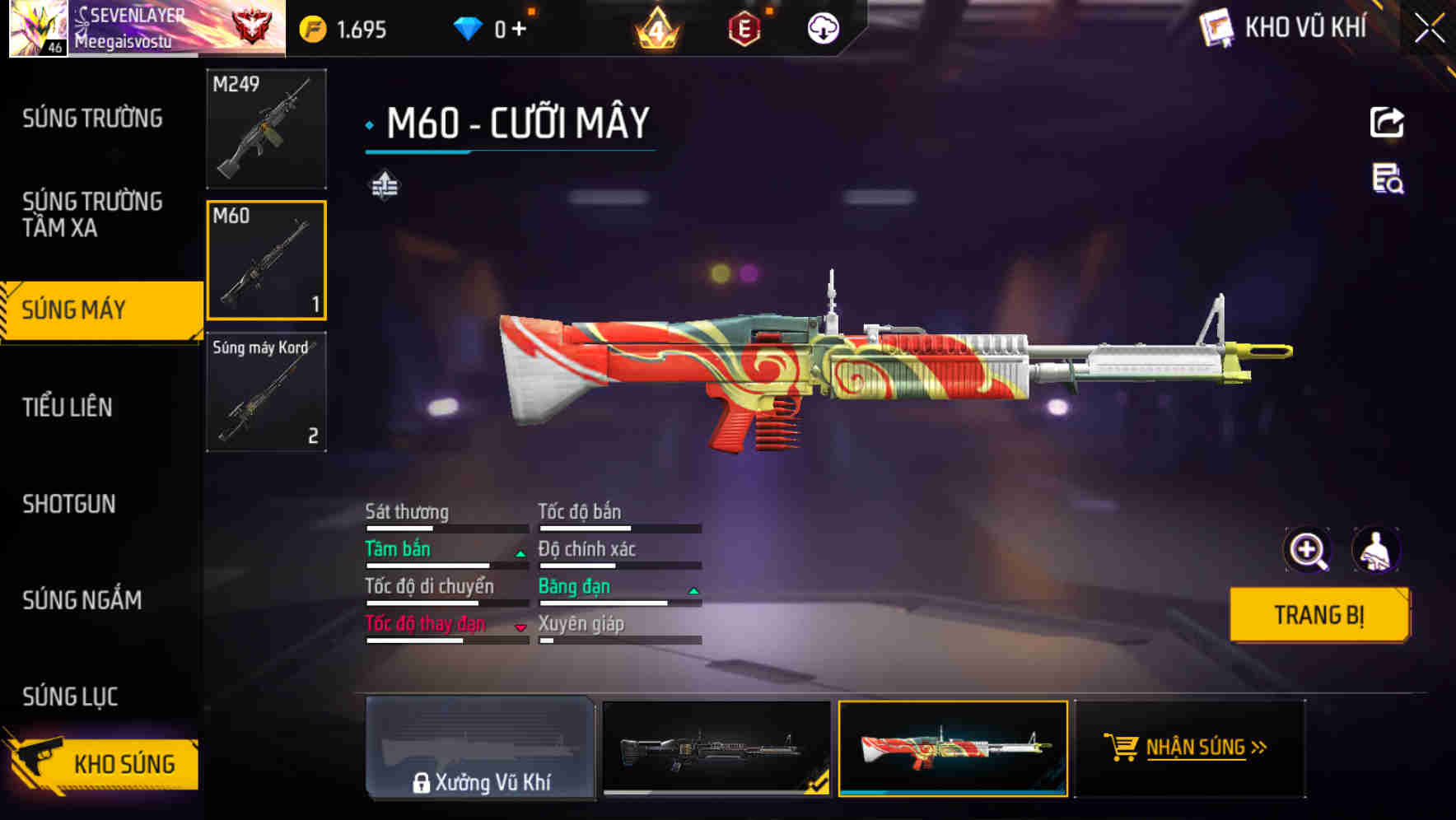This screenshot has height=820, width=1456.
Task: Choose the Shotgun category
Action: [69, 504]
